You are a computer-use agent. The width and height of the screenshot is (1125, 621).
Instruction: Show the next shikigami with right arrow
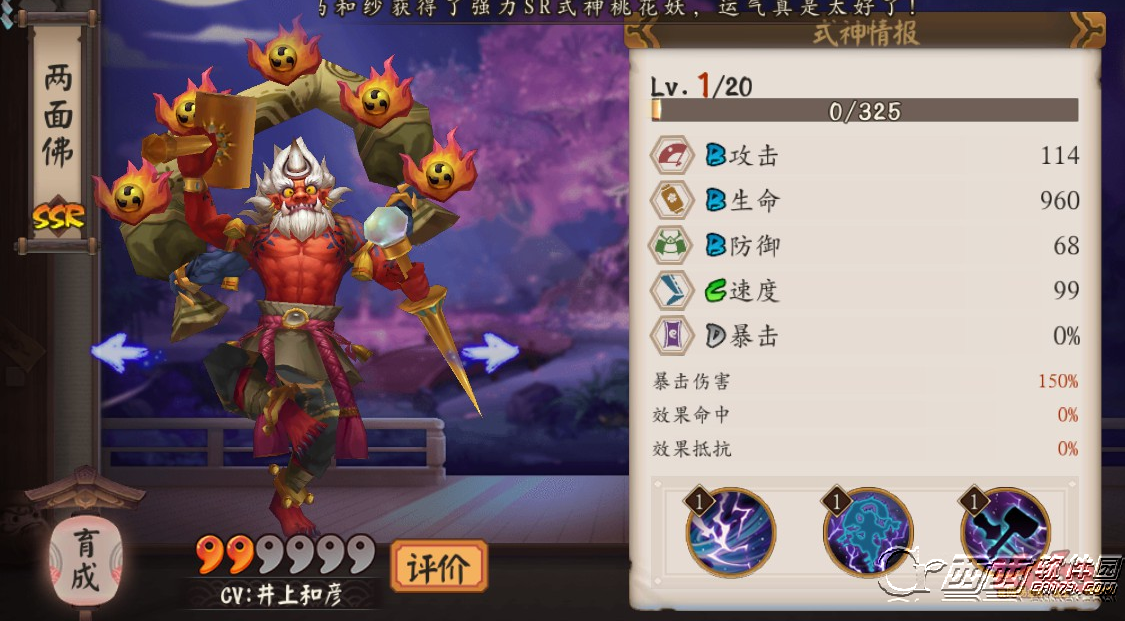coord(489,351)
